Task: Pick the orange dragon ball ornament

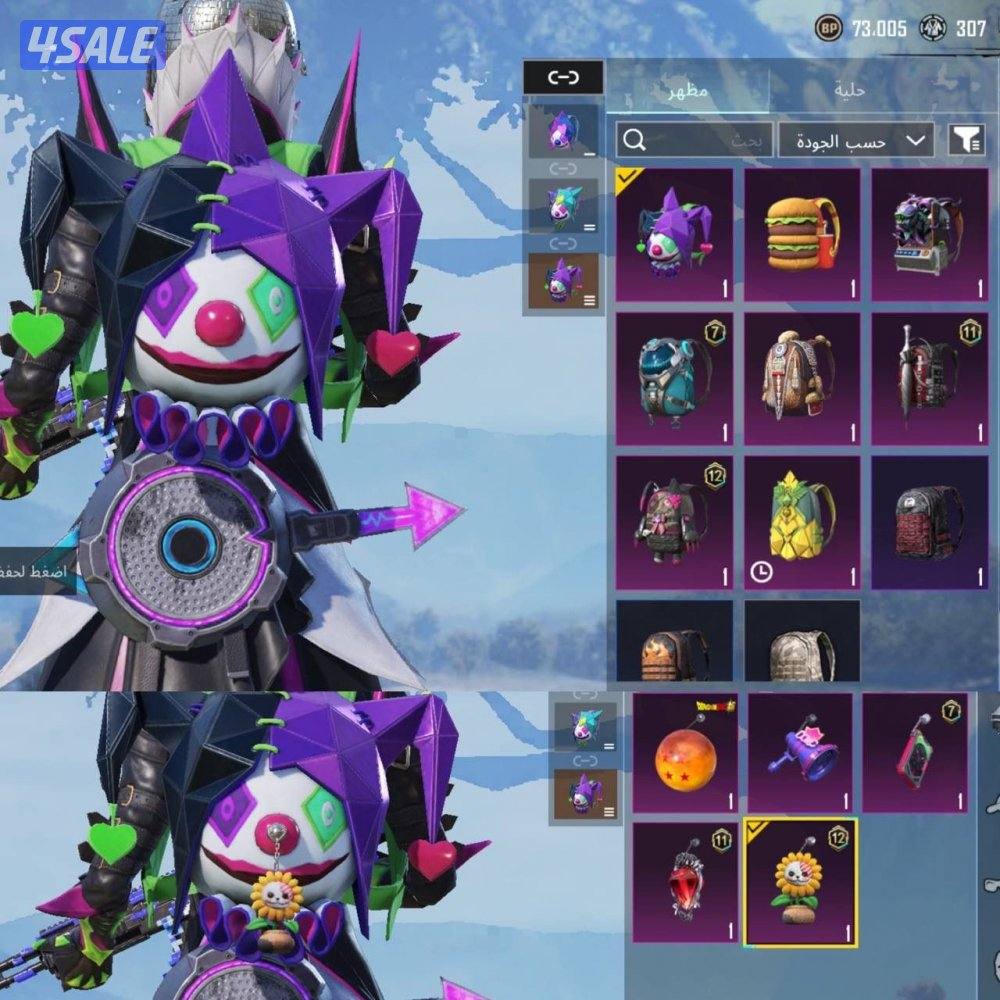Action: pyautogui.click(x=685, y=753)
